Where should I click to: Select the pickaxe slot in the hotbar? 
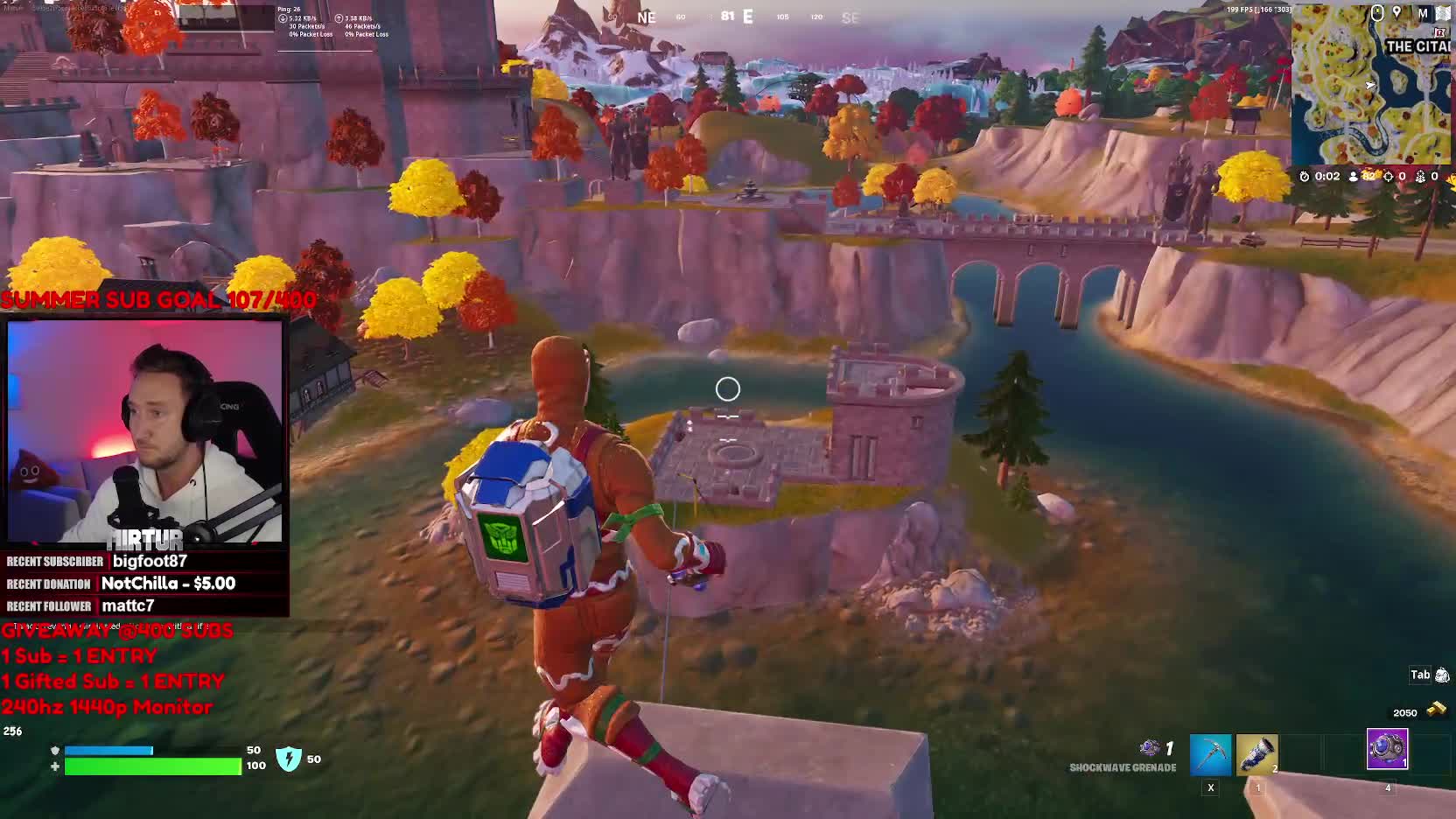point(1210,755)
